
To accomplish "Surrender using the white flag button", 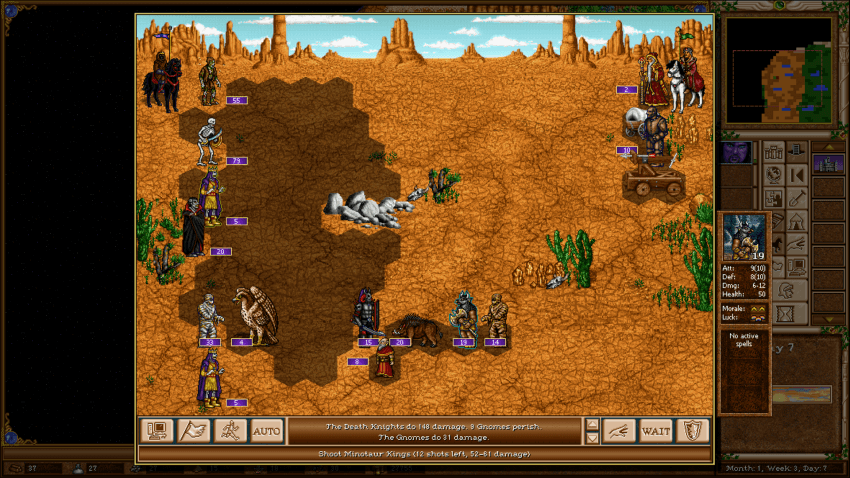I will [x=194, y=431].
